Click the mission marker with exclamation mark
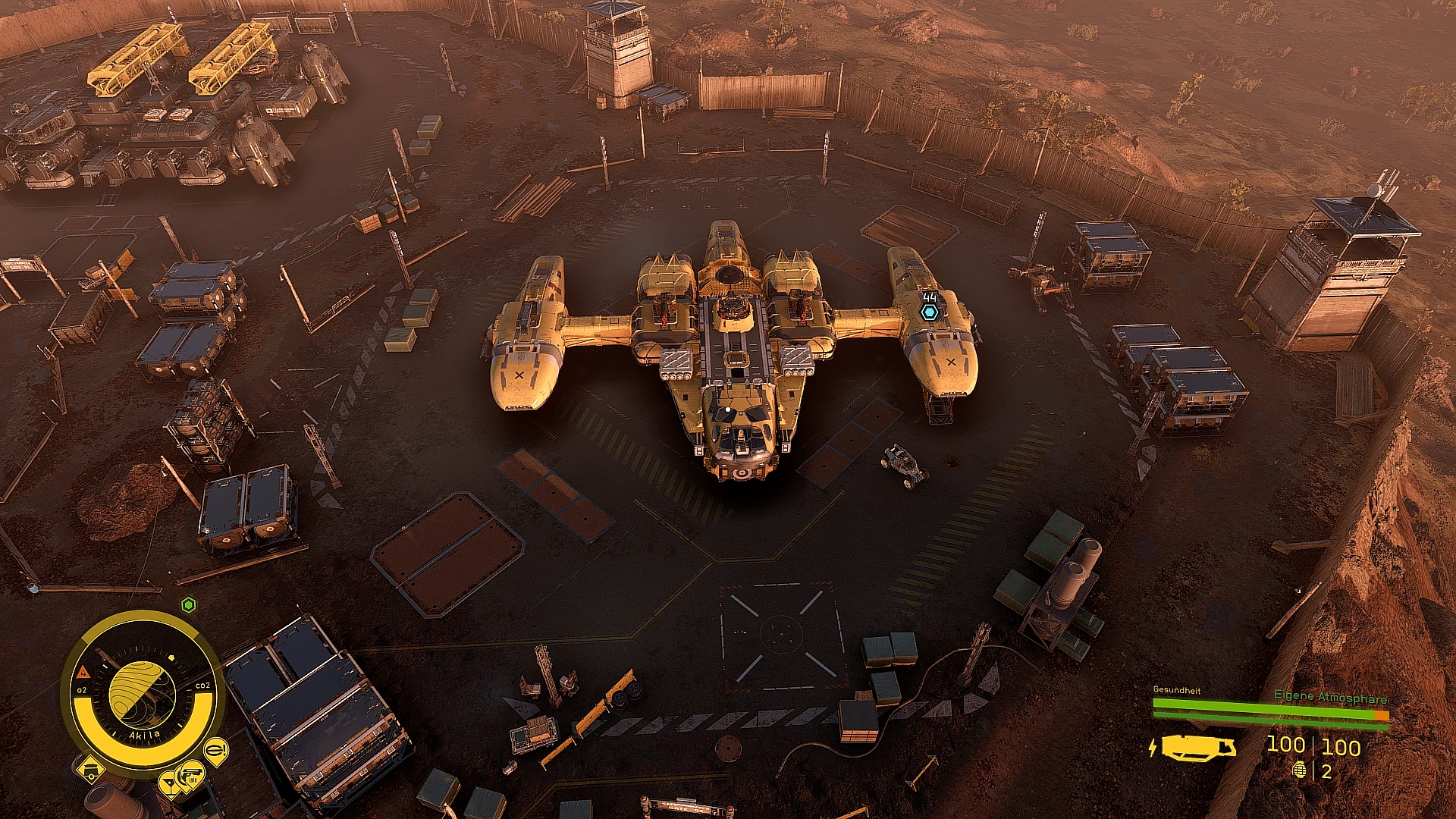The height and width of the screenshot is (819, 1456). point(216,749)
